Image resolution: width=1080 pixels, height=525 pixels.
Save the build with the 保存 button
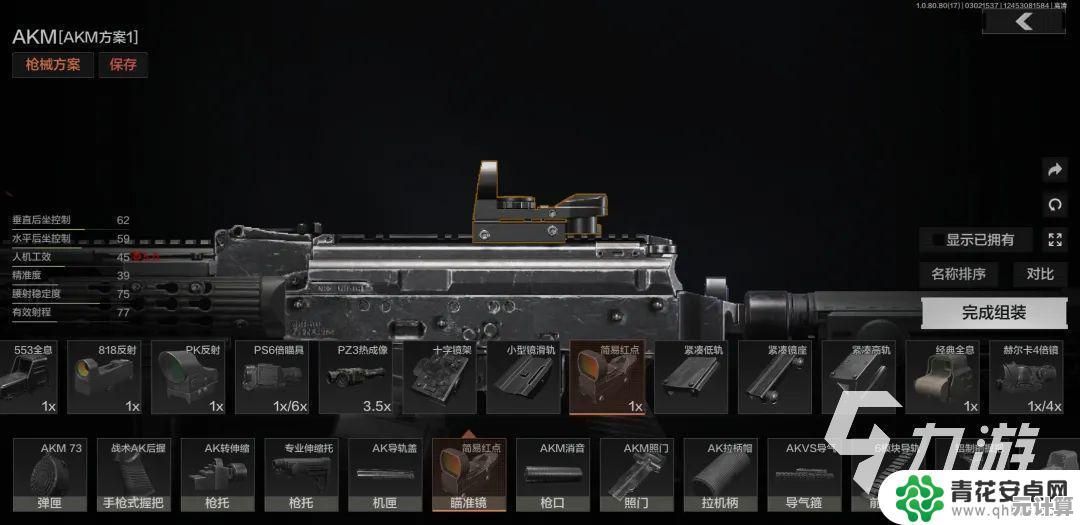[x=123, y=65]
